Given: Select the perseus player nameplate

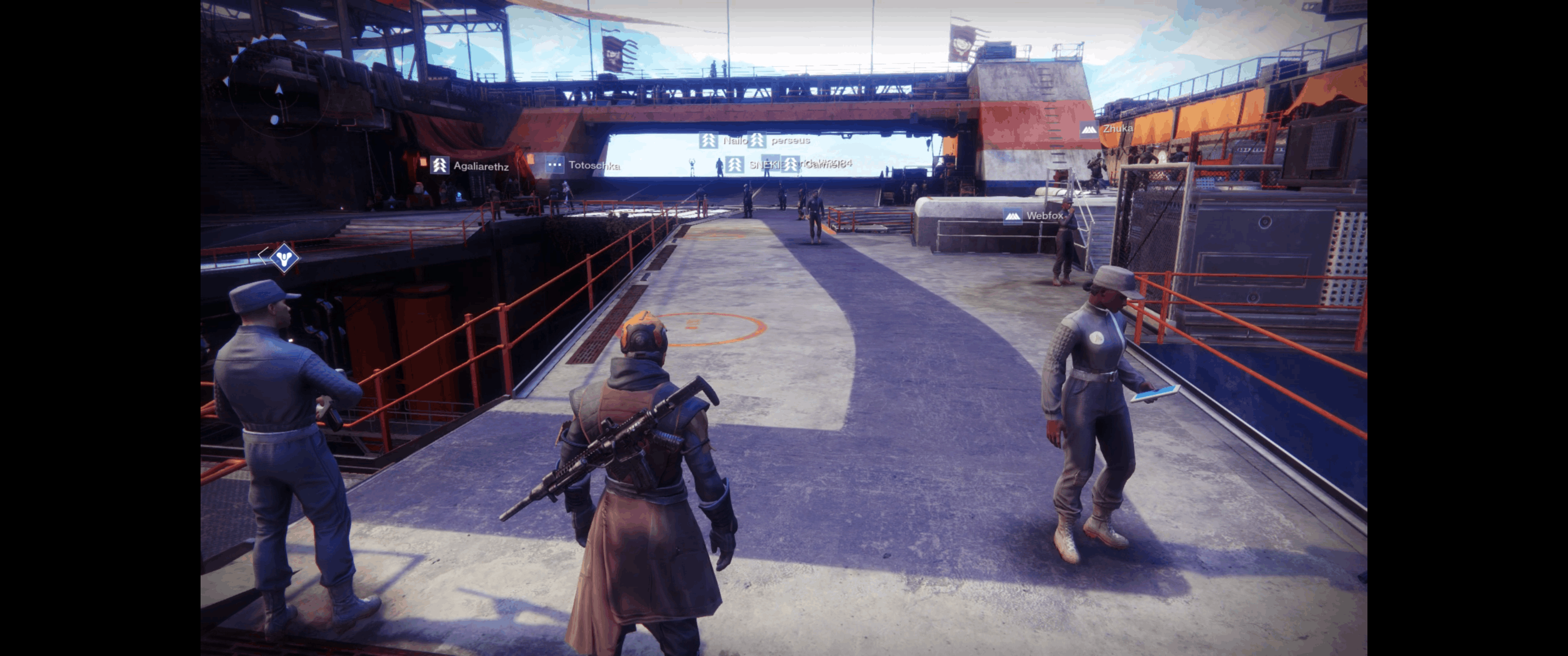Looking at the screenshot, I should 780,141.
